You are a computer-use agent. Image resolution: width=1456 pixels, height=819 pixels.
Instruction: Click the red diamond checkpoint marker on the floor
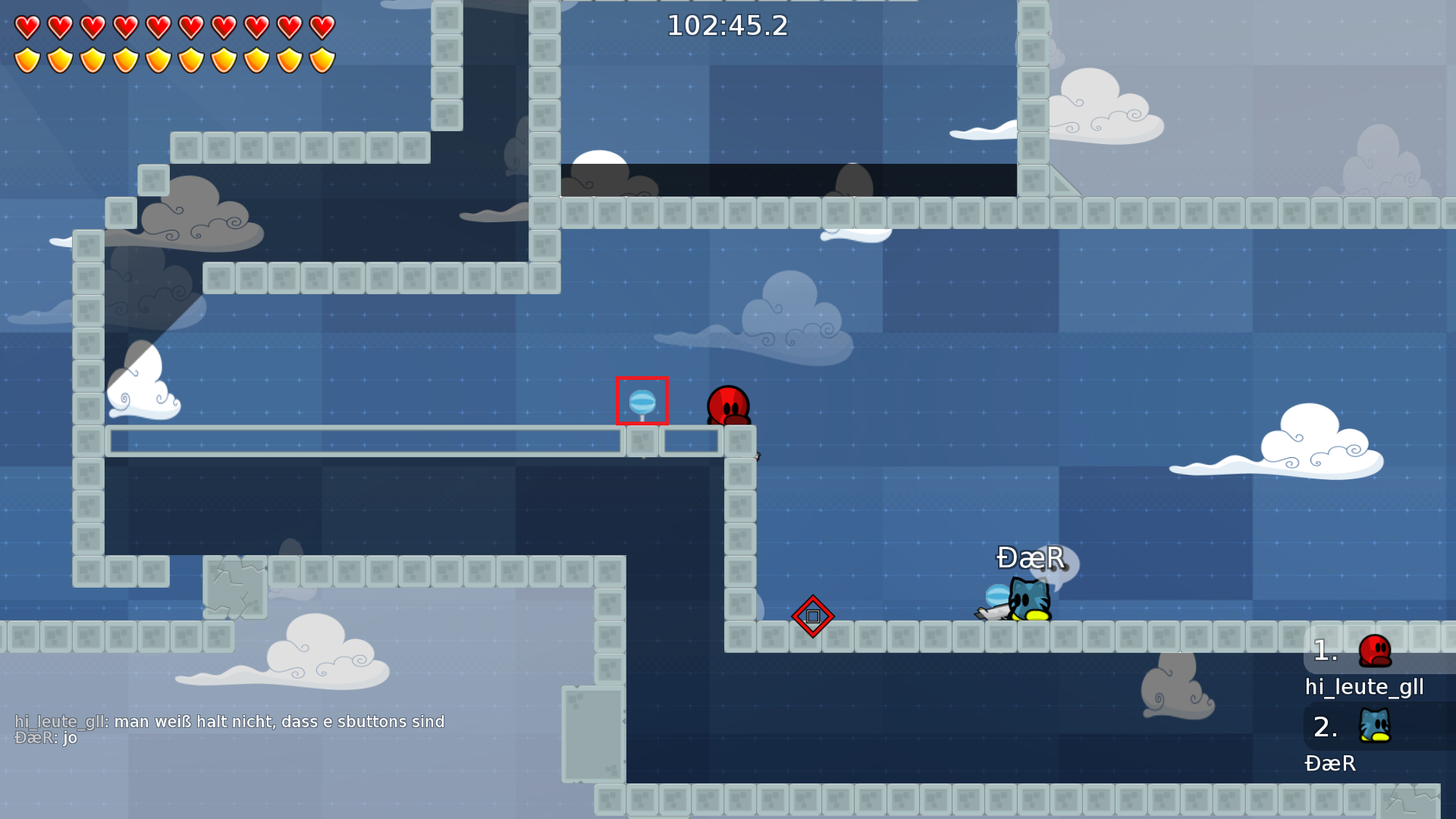tap(812, 617)
